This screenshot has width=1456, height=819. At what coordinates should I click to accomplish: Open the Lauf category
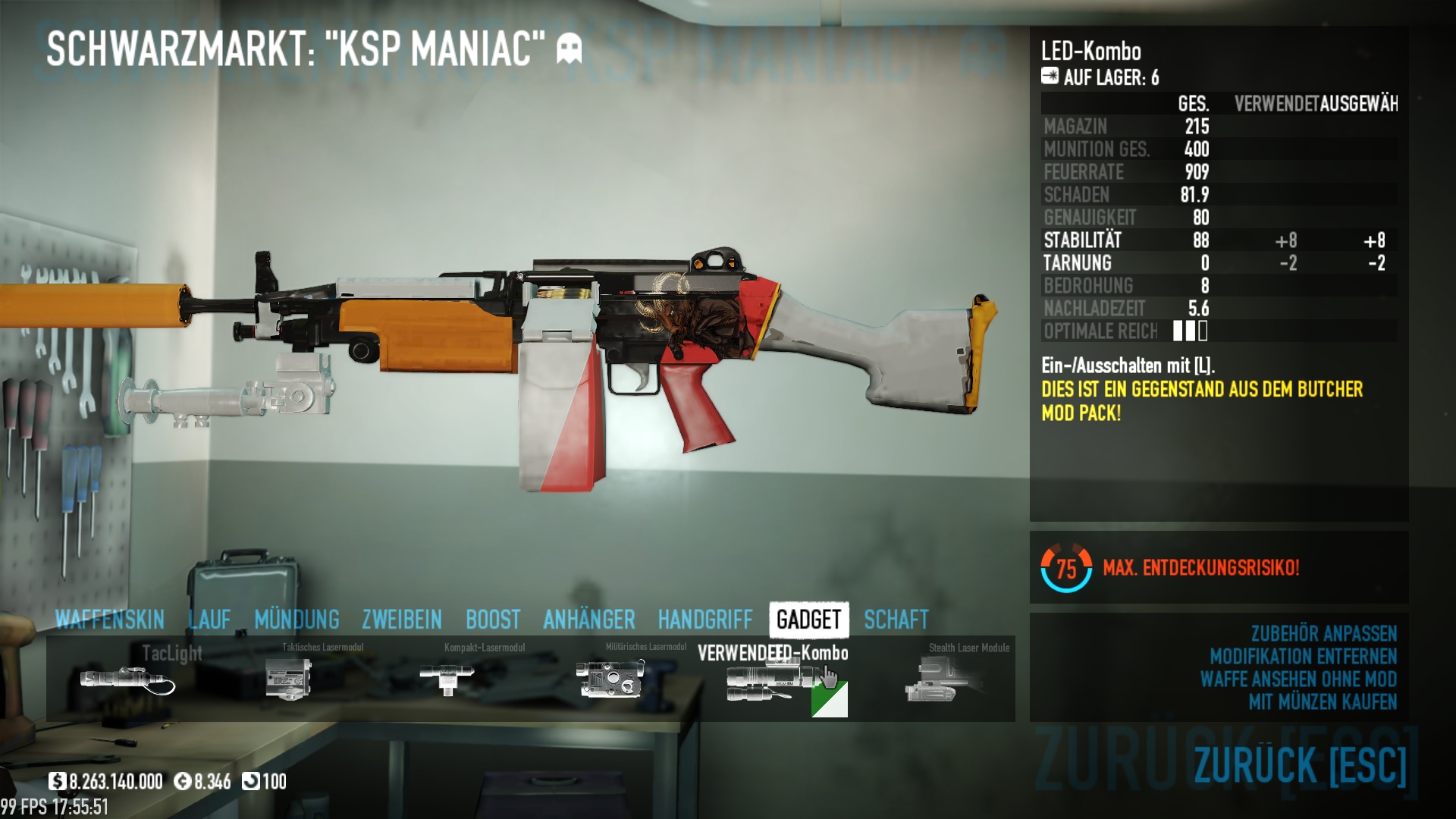click(209, 620)
